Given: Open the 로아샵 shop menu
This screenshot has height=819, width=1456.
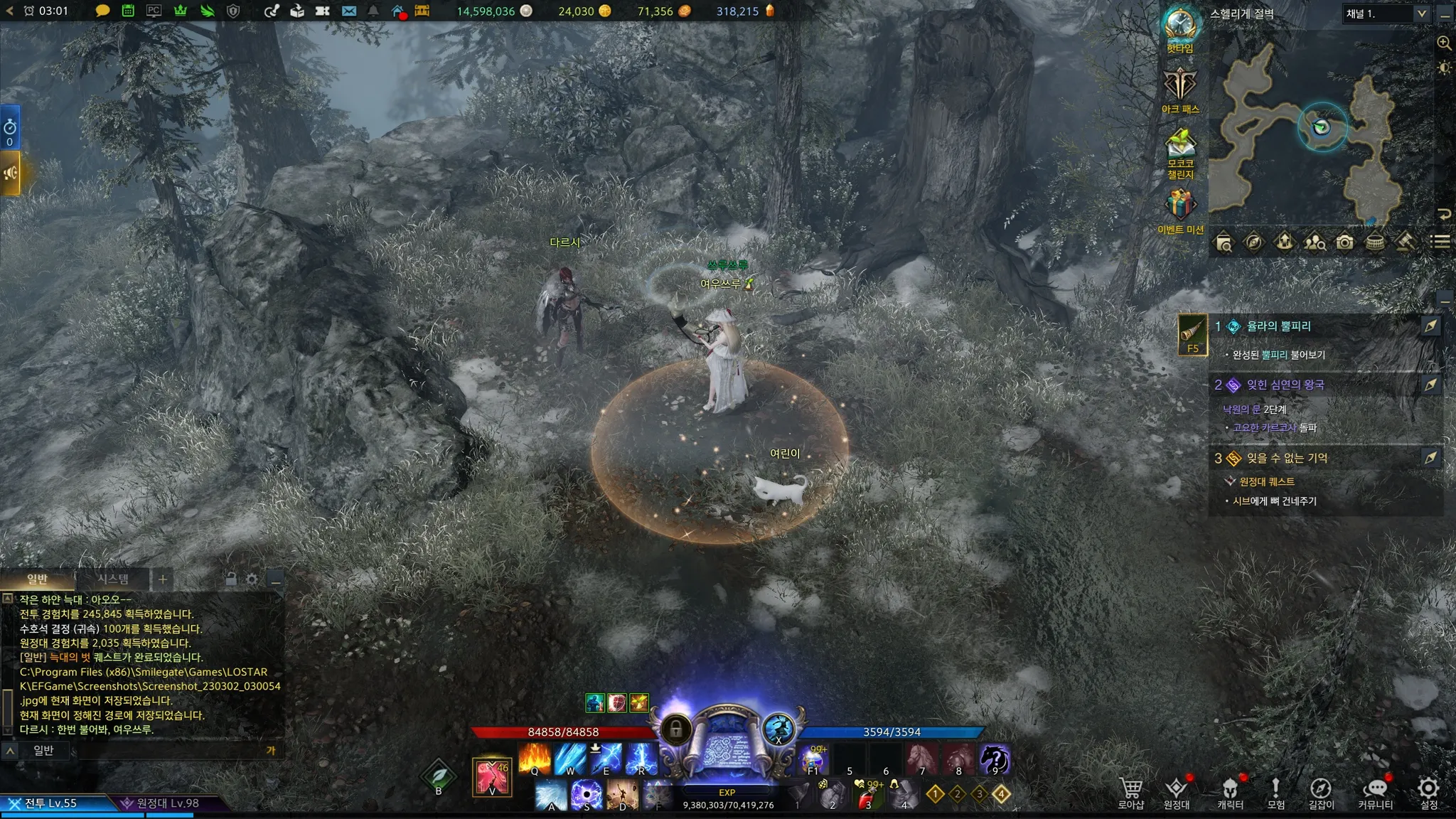Looking at the screenshot, I should click(1130, 792).
